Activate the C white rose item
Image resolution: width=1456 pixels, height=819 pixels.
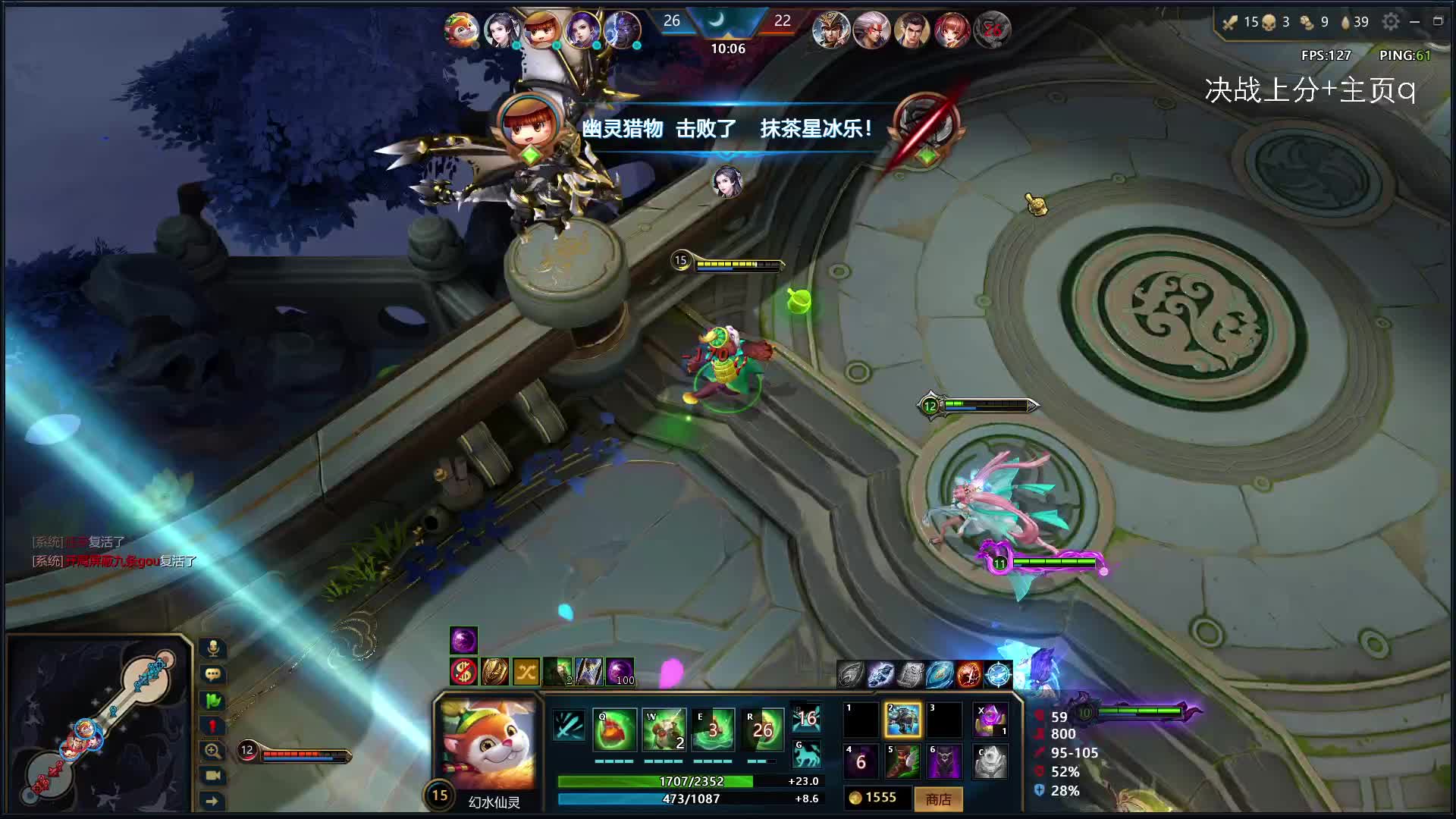(x=990, y=761)
